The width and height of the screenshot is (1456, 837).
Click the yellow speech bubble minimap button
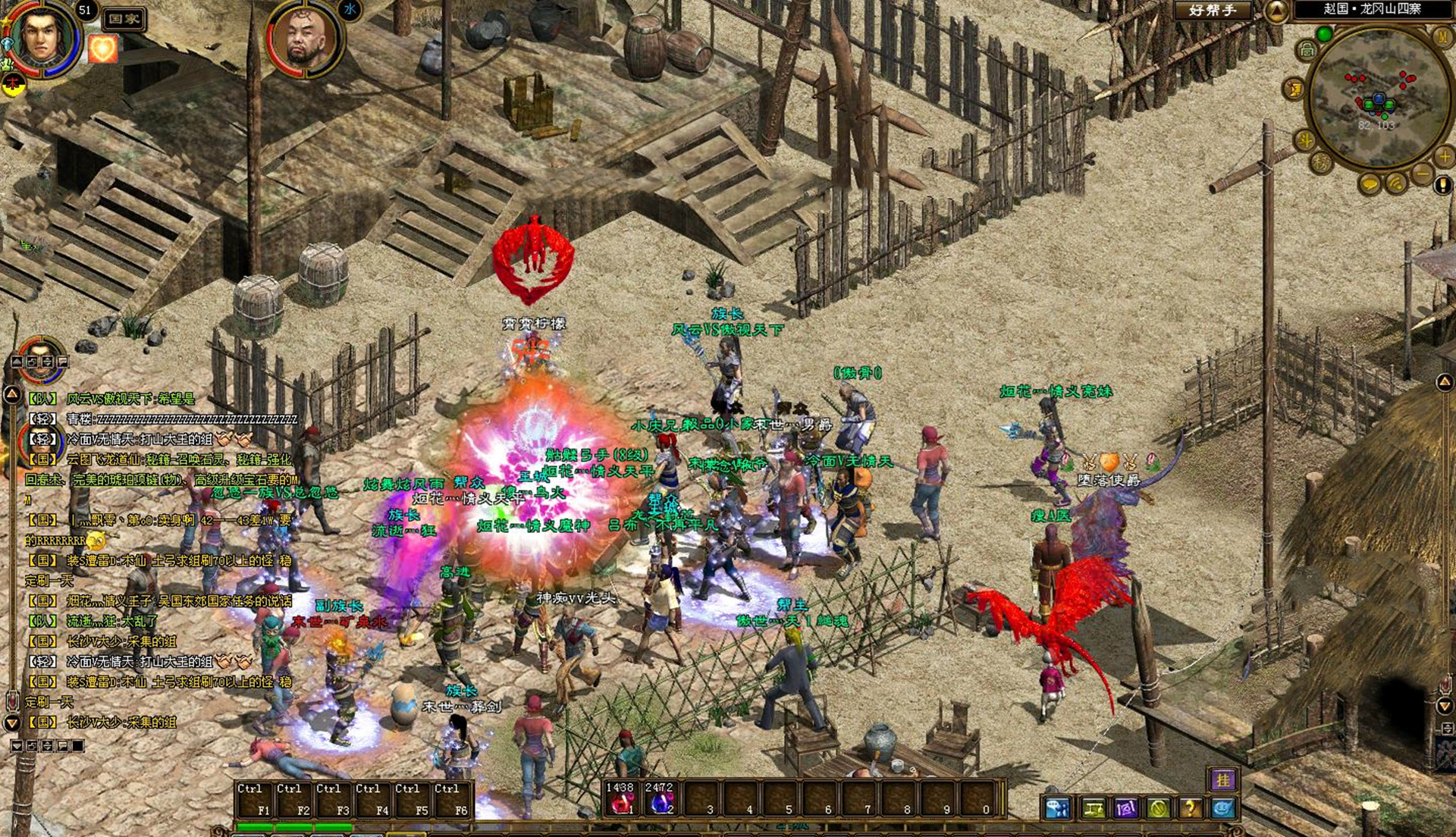click(x=1370, y=184)
